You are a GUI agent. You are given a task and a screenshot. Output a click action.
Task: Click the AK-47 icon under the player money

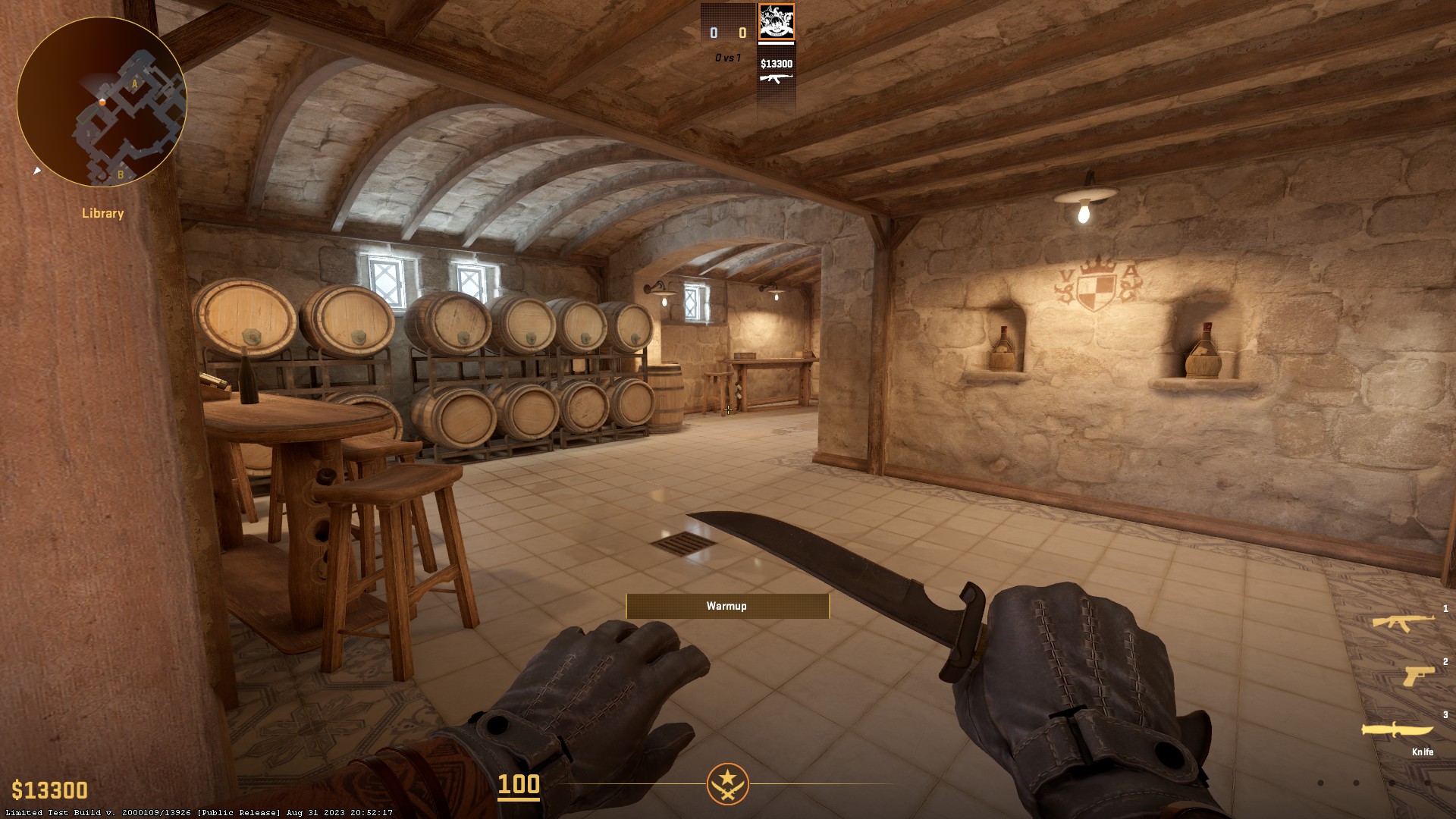(777, 78)
